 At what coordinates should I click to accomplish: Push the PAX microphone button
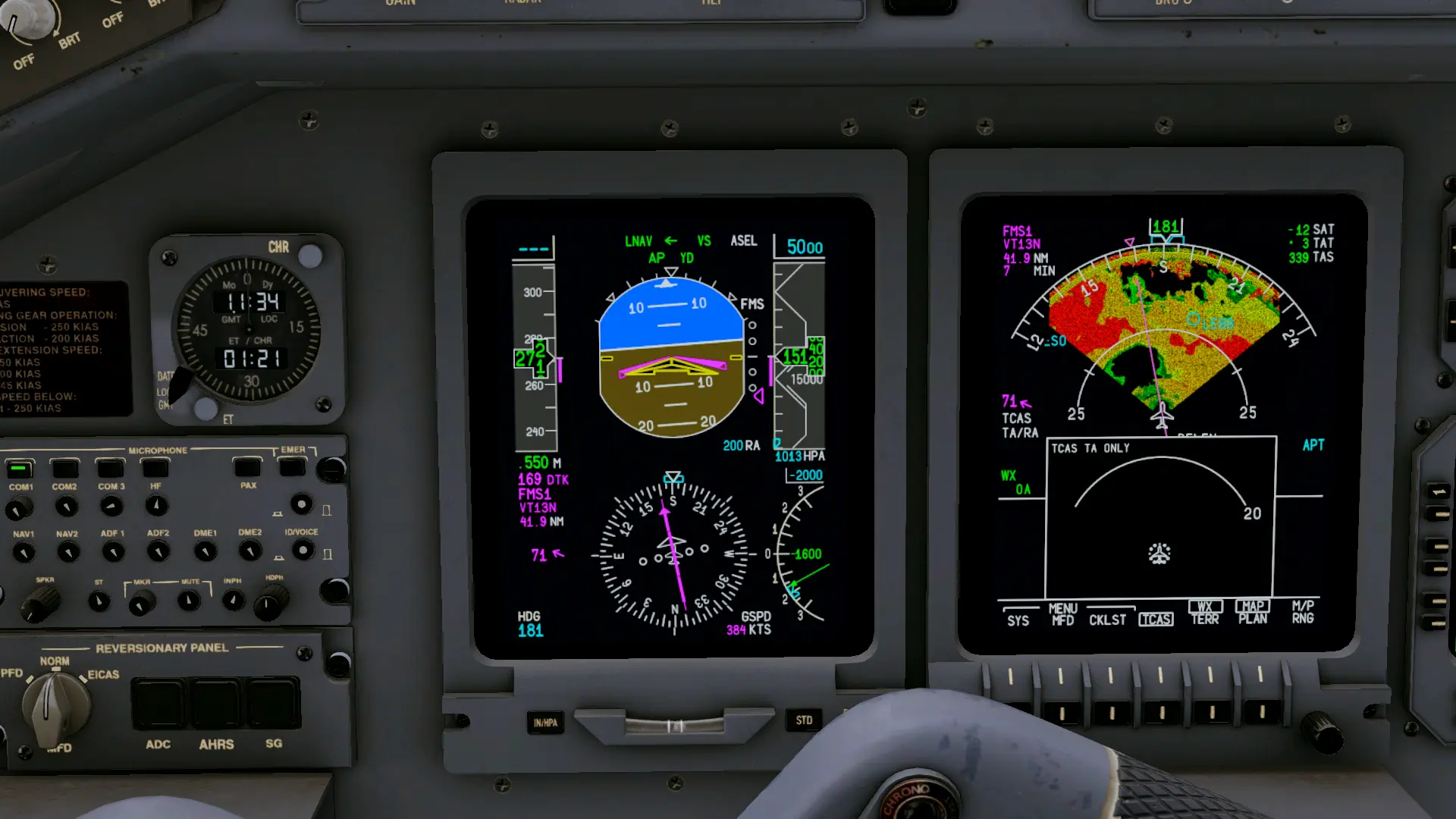click(247, 468)
